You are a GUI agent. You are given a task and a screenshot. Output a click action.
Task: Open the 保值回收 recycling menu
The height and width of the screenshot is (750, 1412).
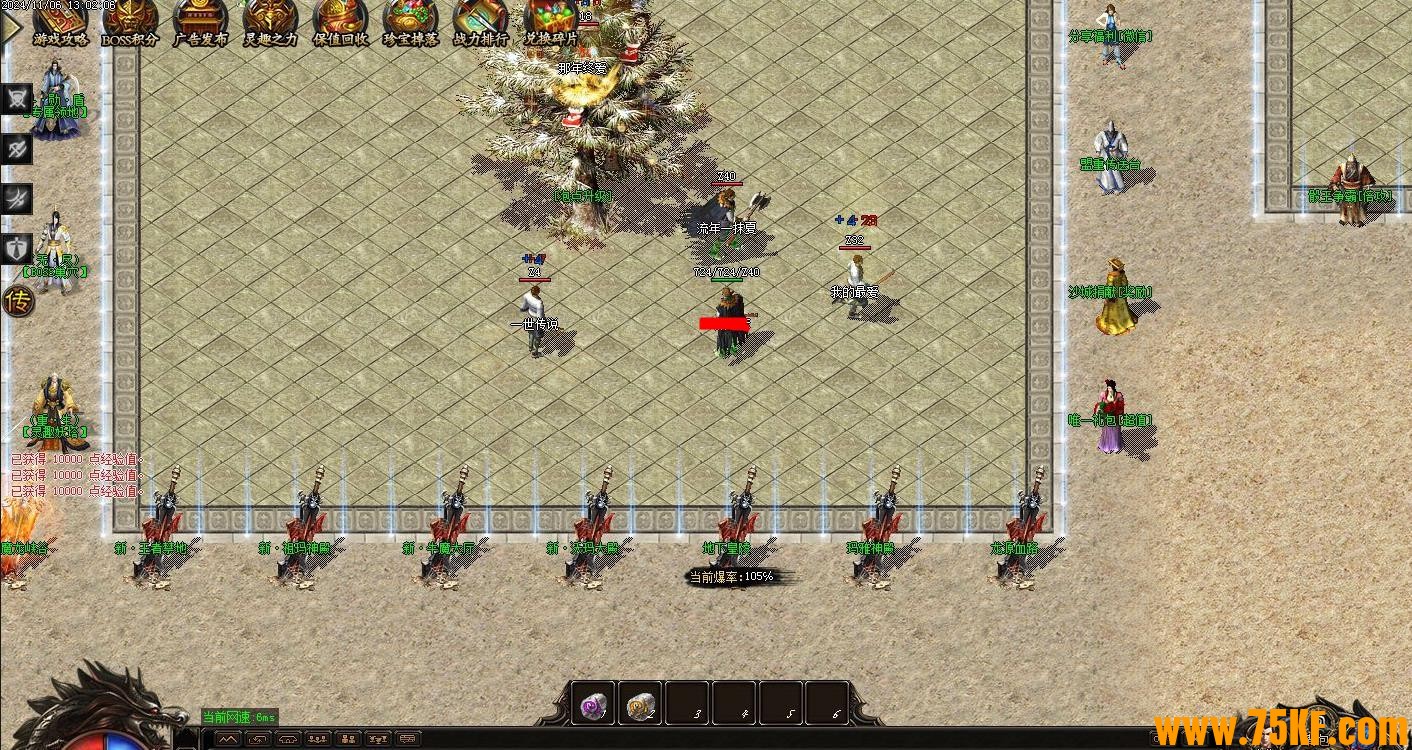[x=340, y=24]
